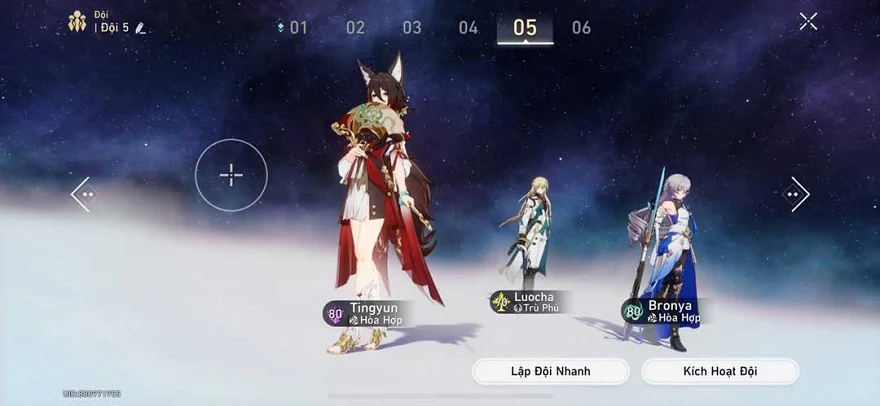Select Tingyun's character nameplate
Screen dimensions: 880x406
coord(368,313)
